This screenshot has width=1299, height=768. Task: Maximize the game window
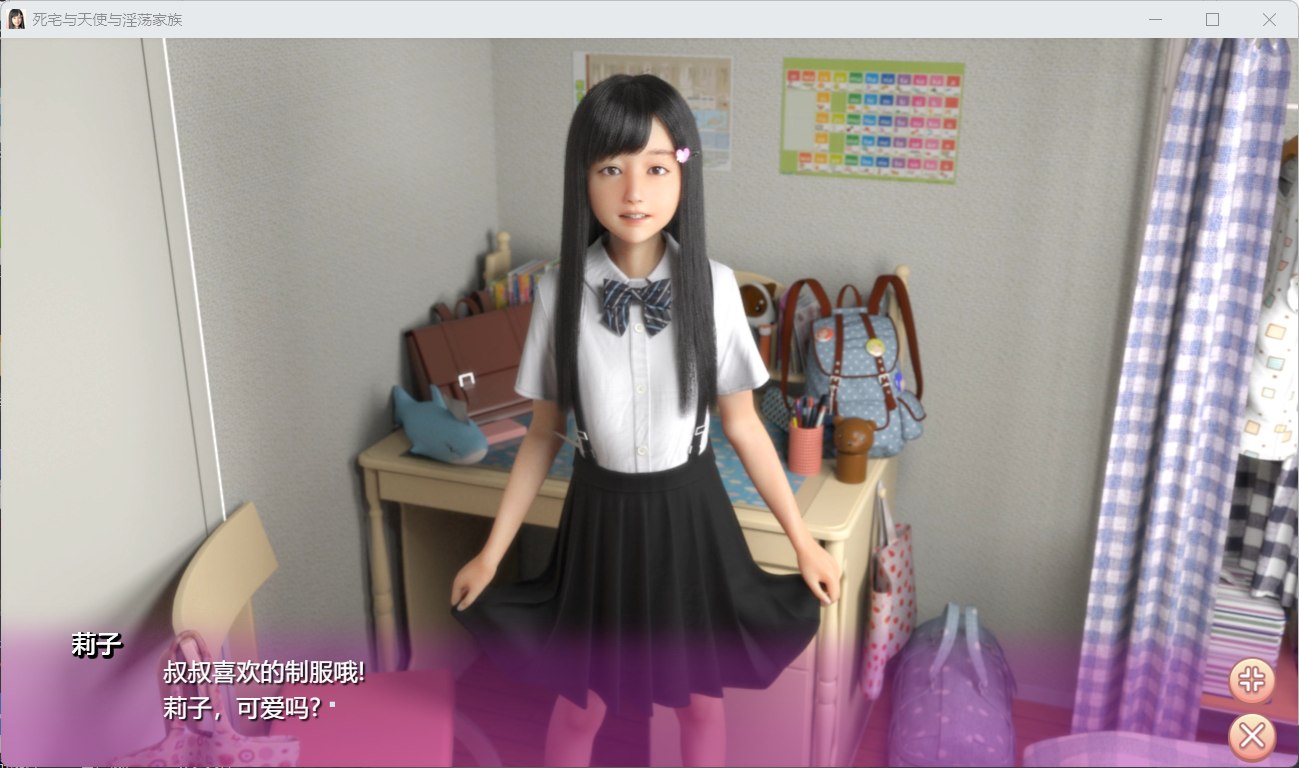(x=1212, y=19)
